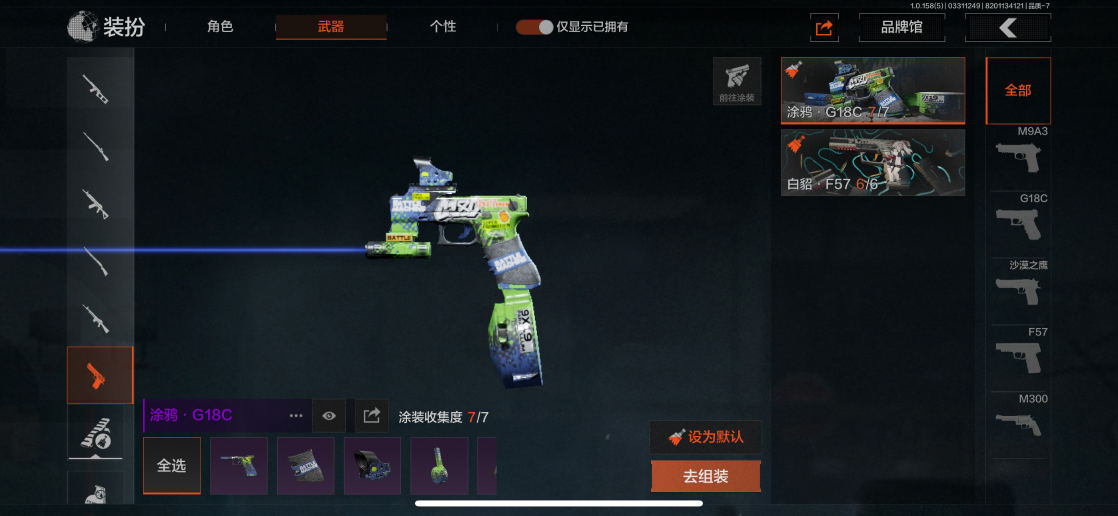Choose 全选 to select all parts

tap(172, 465)
